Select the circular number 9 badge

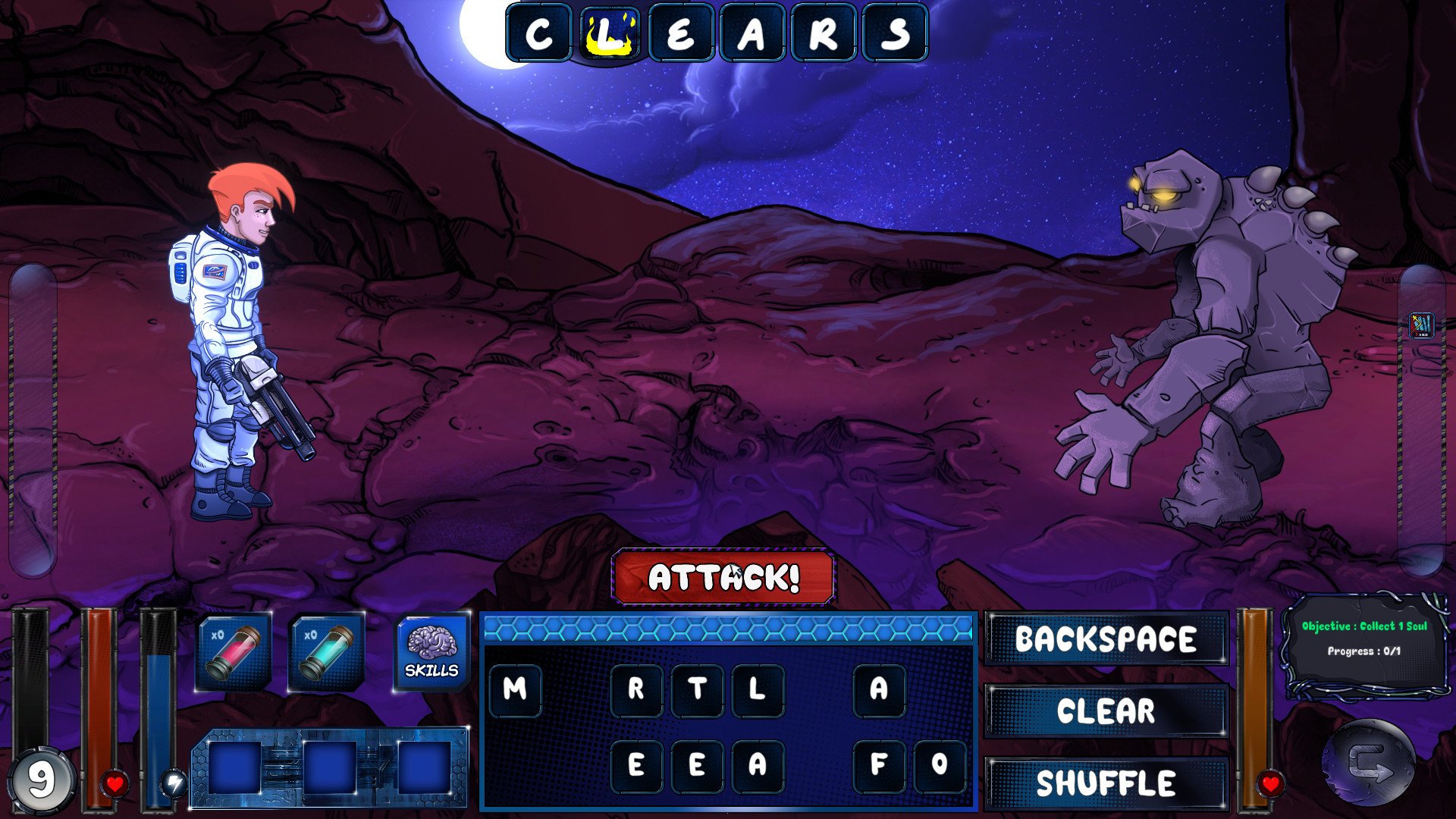42,777
